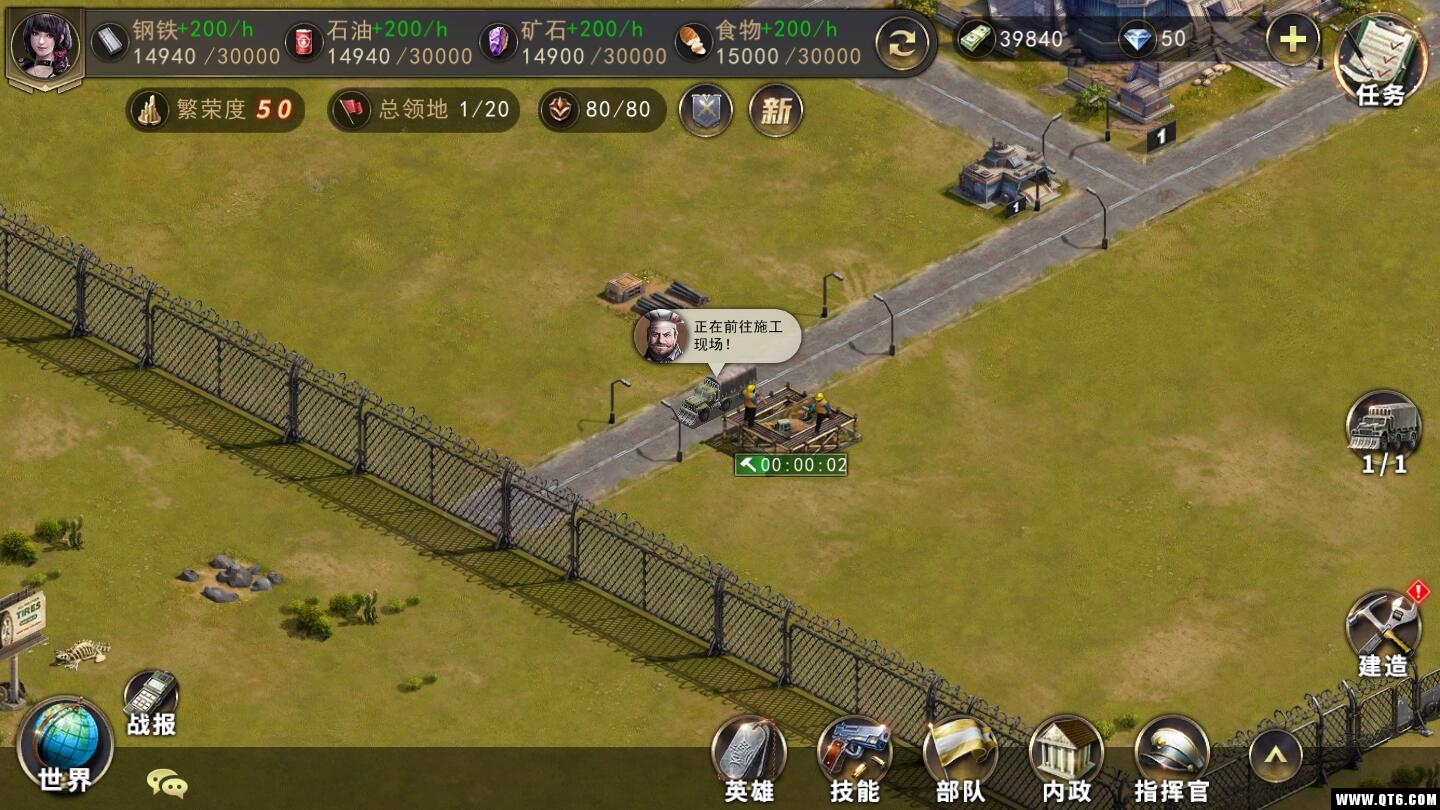This screenshot has width=1440, height=810.
Task: Open the commander avatar portrait
Action: [x=45, y=44]
